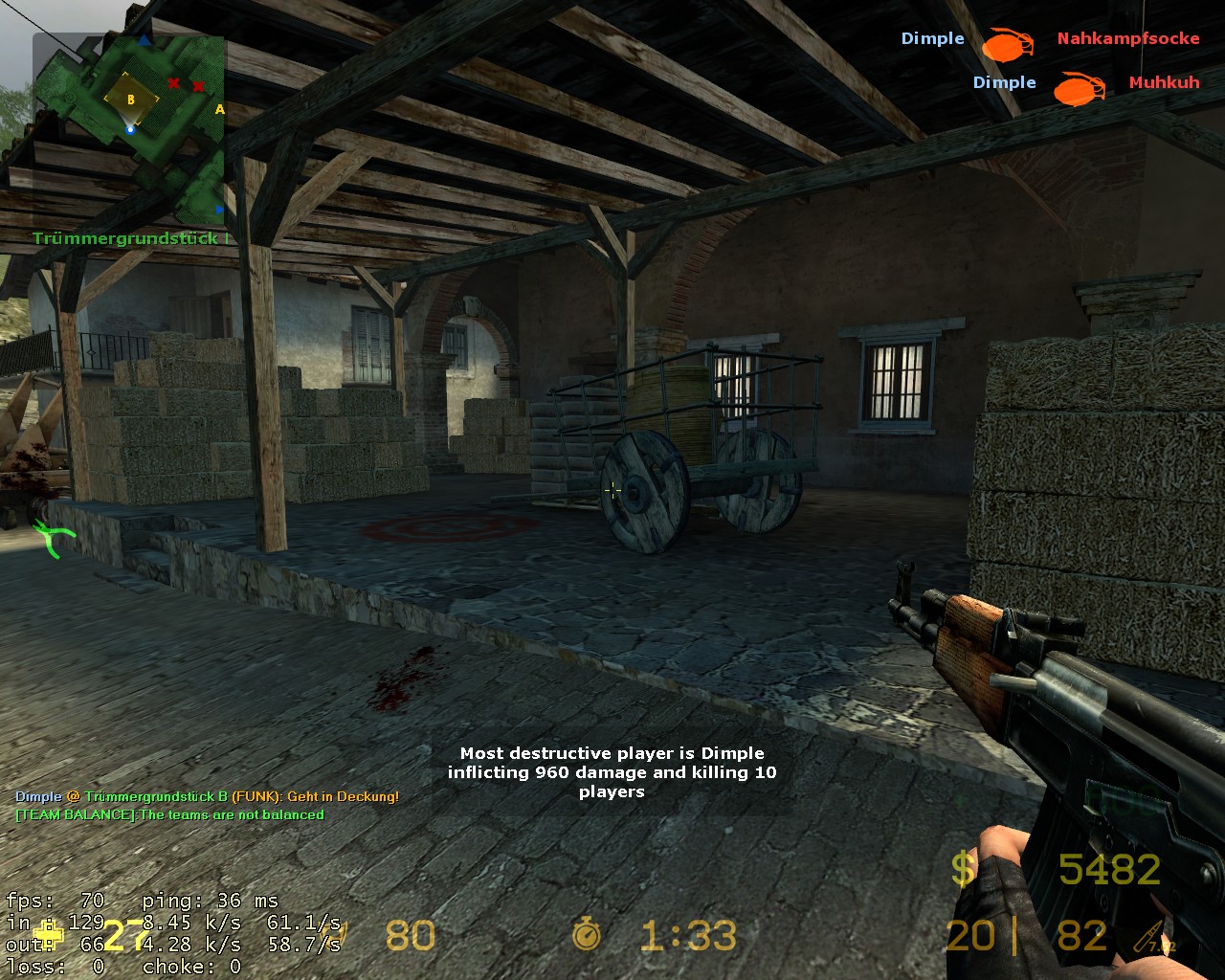The height and width of the screenshot is (980, 1225).
Task: Click the green defuse kit icon
Action: tap(54, 537)
